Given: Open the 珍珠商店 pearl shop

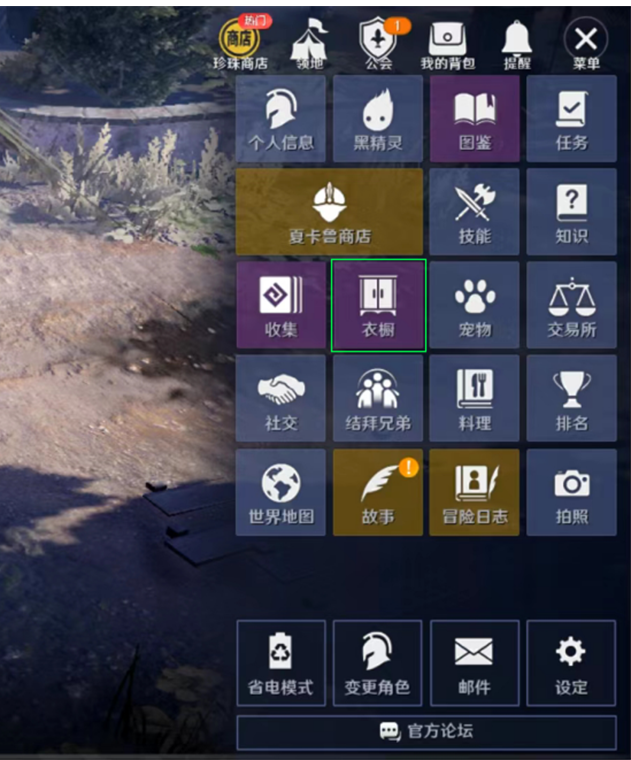Looking at the screenshot, I should point(239,44).
